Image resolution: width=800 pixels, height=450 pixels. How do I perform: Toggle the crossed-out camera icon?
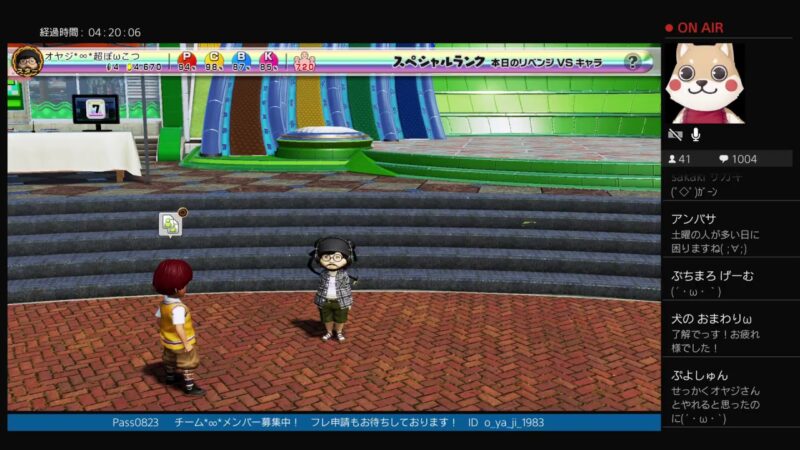pos(675,134)
